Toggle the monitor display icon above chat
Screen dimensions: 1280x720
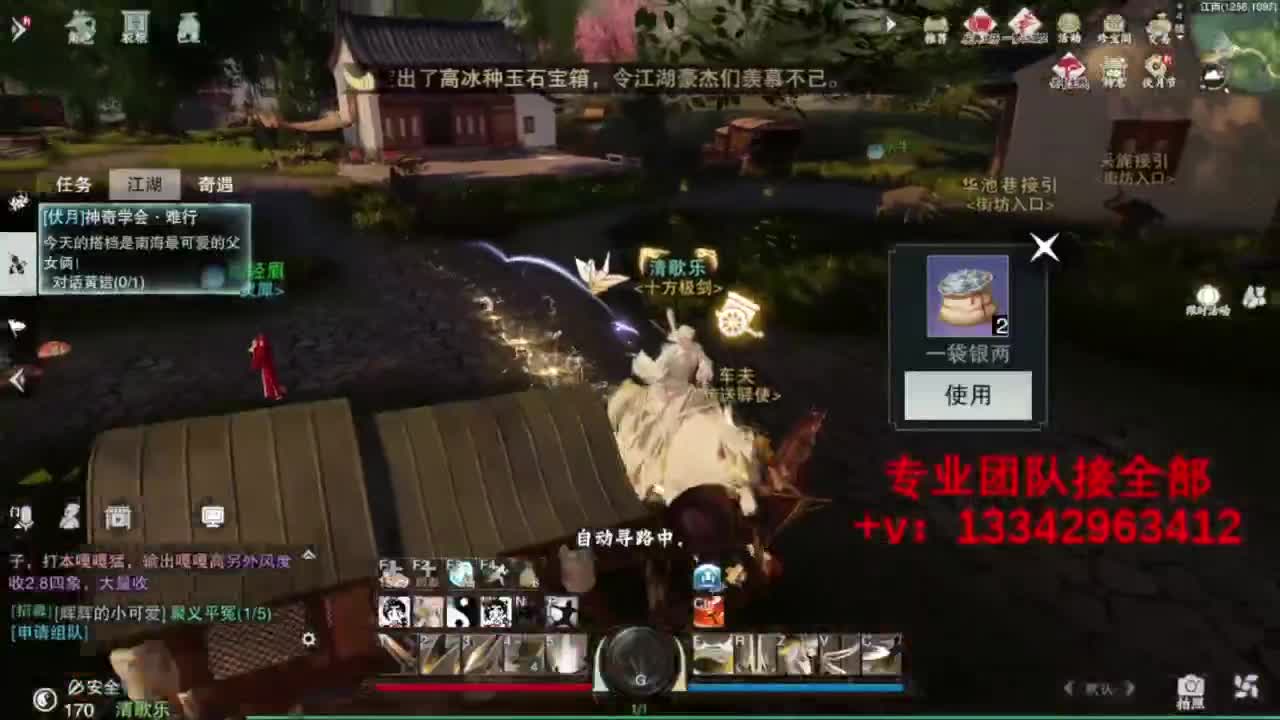(212, 517)
